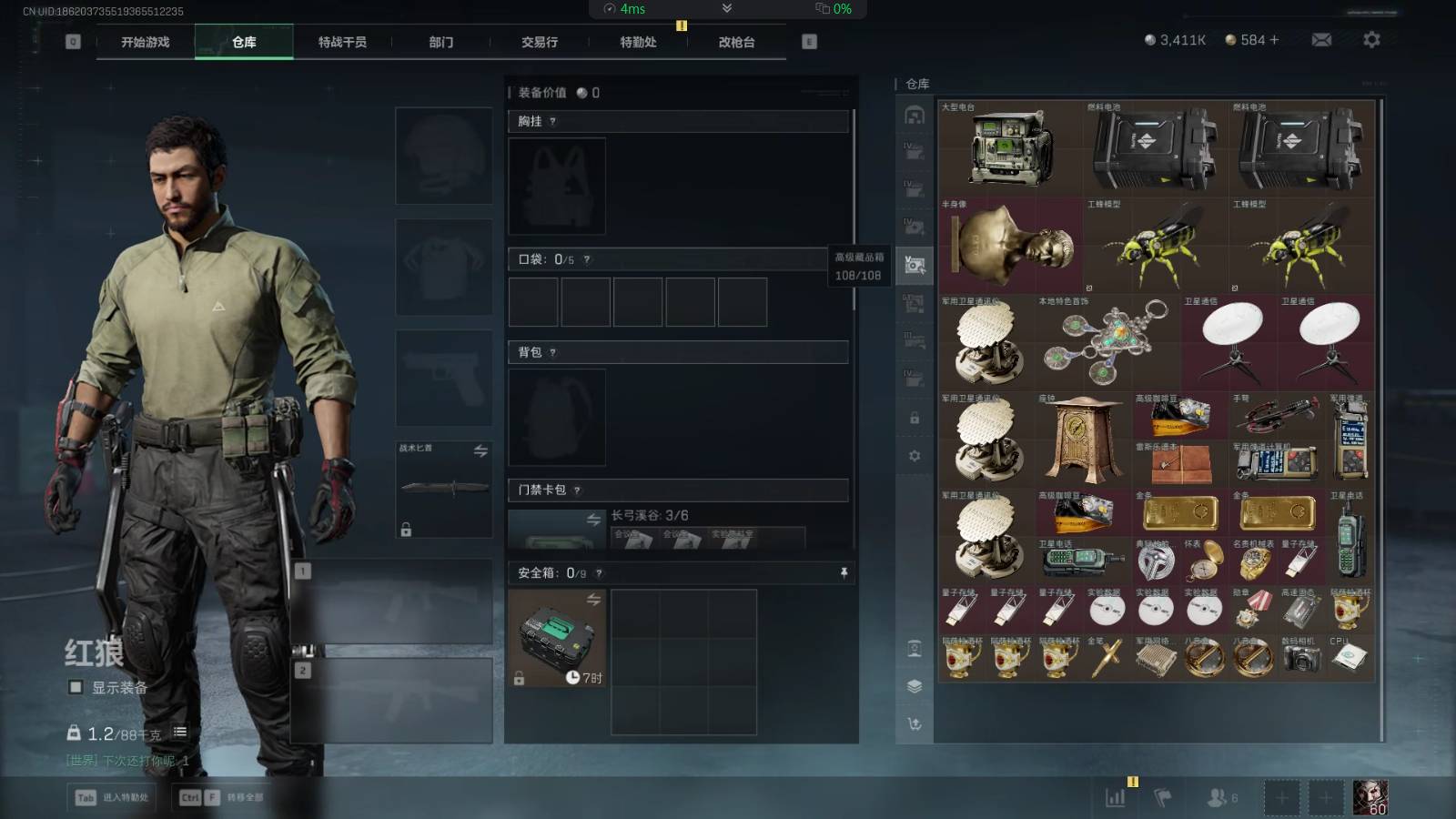Image resolution: width=1456 pixels, height=819 pixels.
Task: Select the tactical knife equipment slot
Action: click(444, 489)
